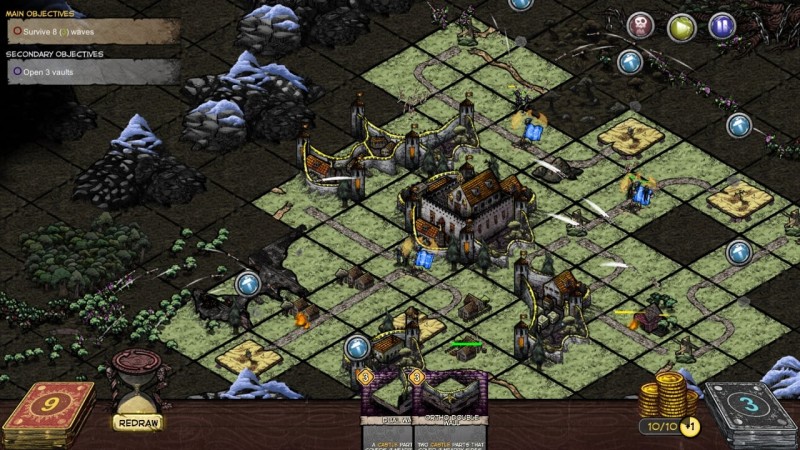
Task: Open the Main Objectives panel
Action: click(90, 31)
